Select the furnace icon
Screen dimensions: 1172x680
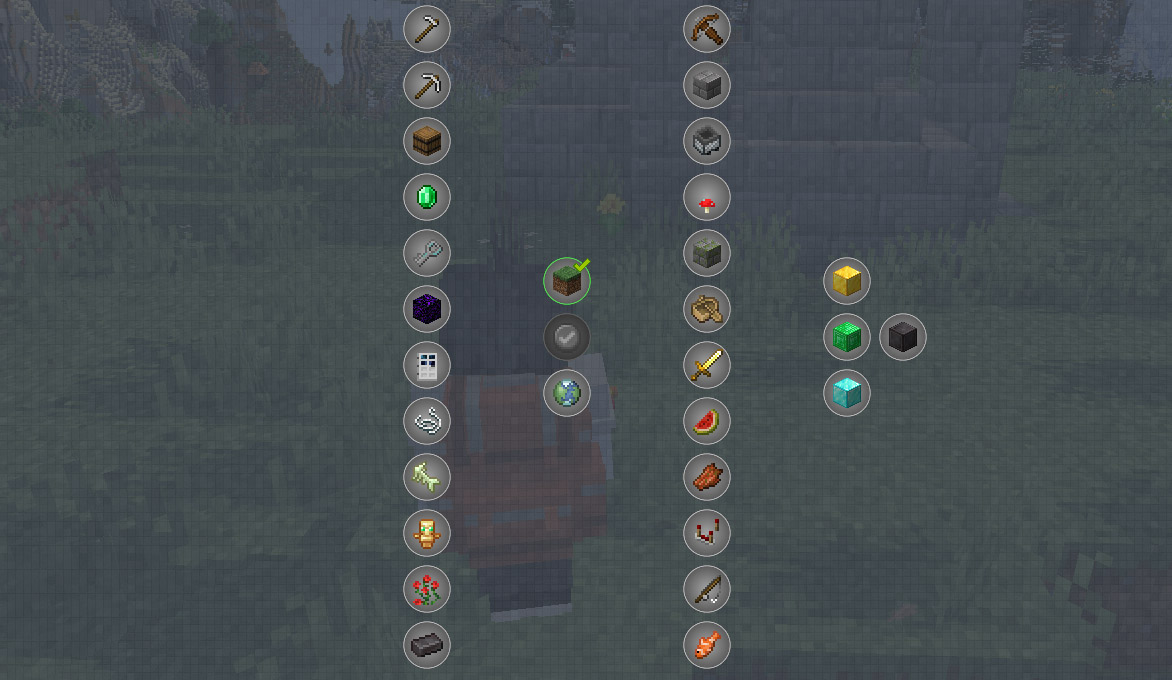pyautogui.click(x=707, y=141)
